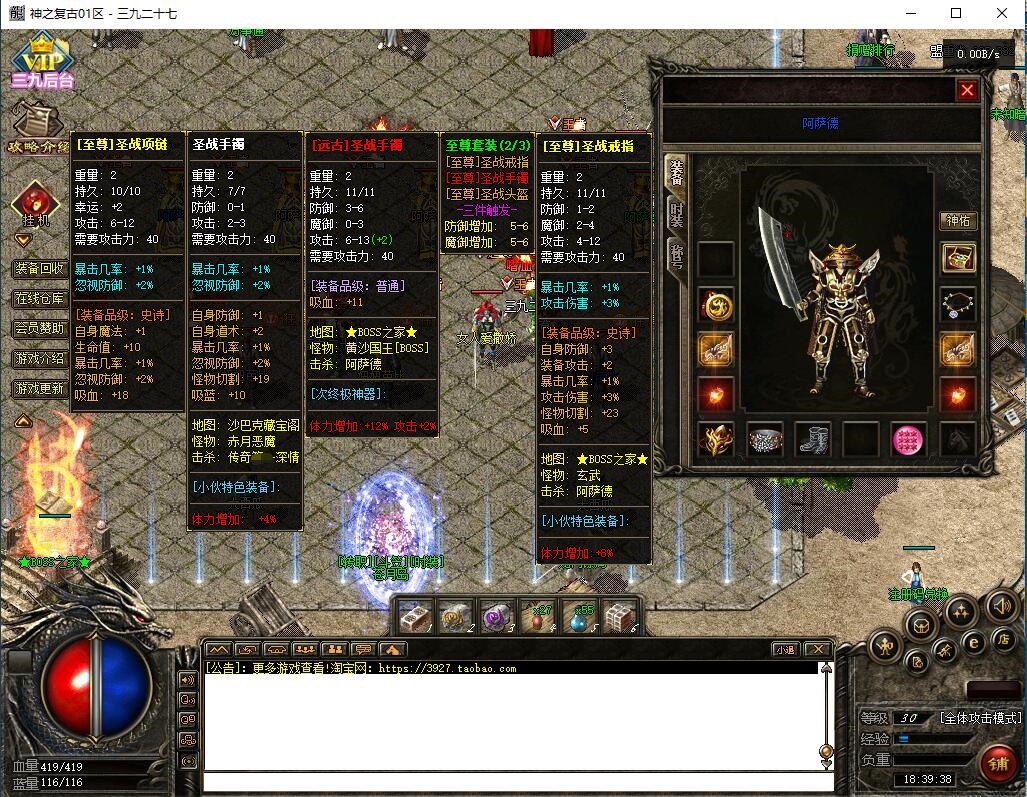Open the VIP 三九后台 icon
The image size is (1027, 797).
coord(41,62)
